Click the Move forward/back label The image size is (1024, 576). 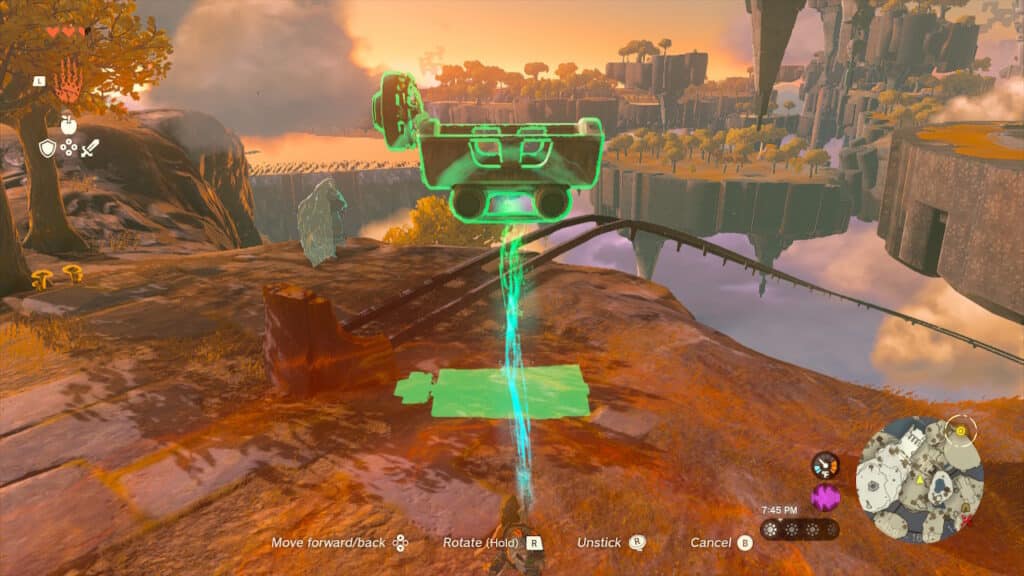(x=329, y=543)
